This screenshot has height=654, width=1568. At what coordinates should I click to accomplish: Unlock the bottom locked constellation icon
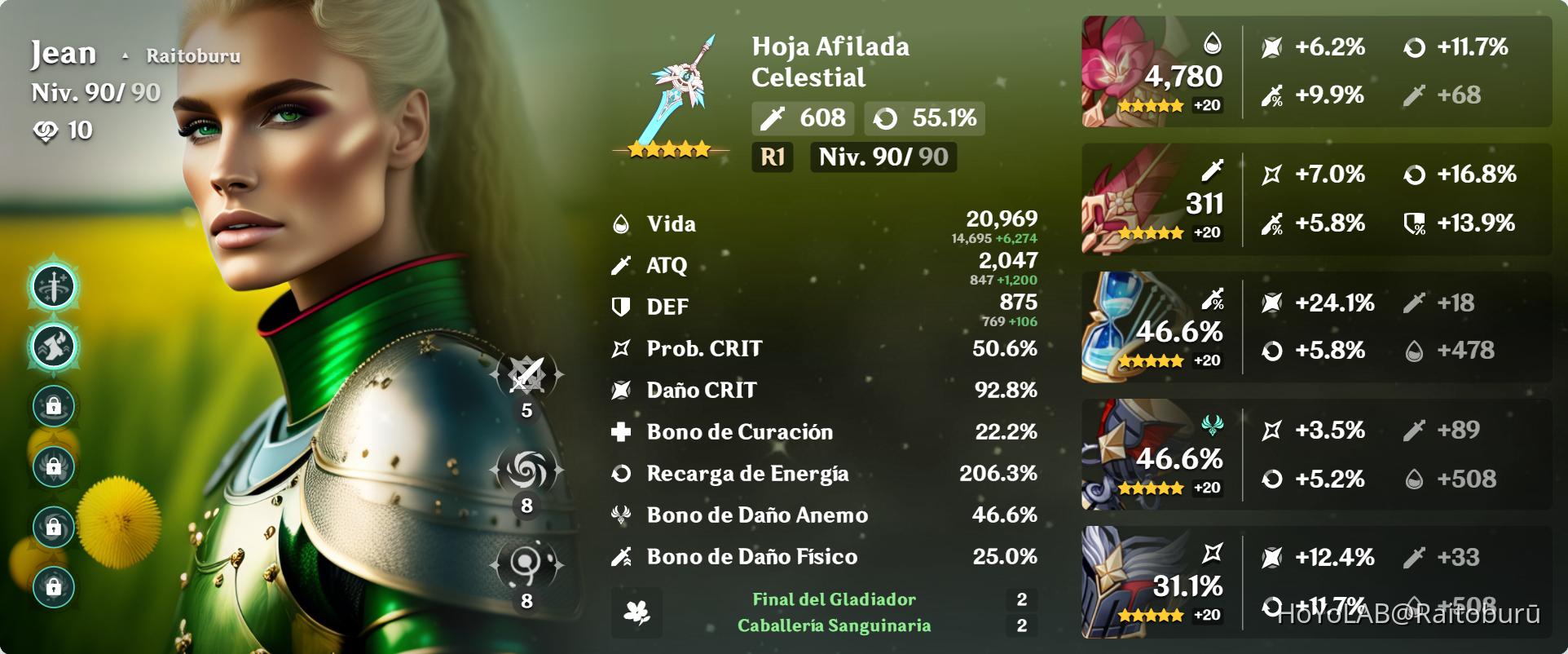[x=54, y=587]
